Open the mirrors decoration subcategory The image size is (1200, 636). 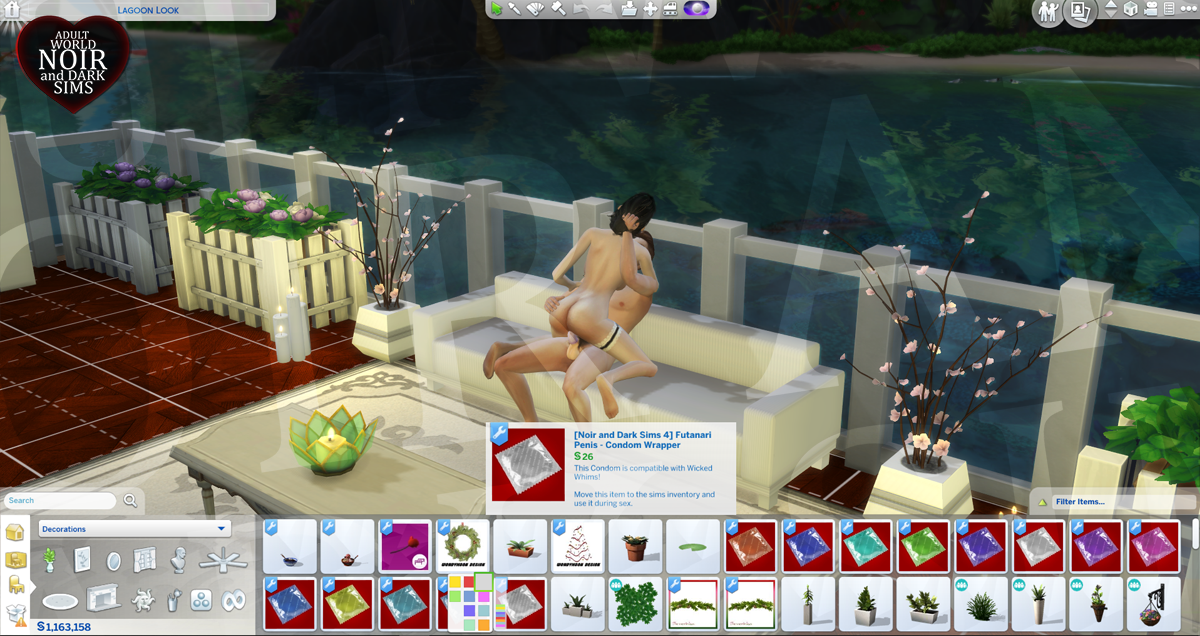(112, 560)
